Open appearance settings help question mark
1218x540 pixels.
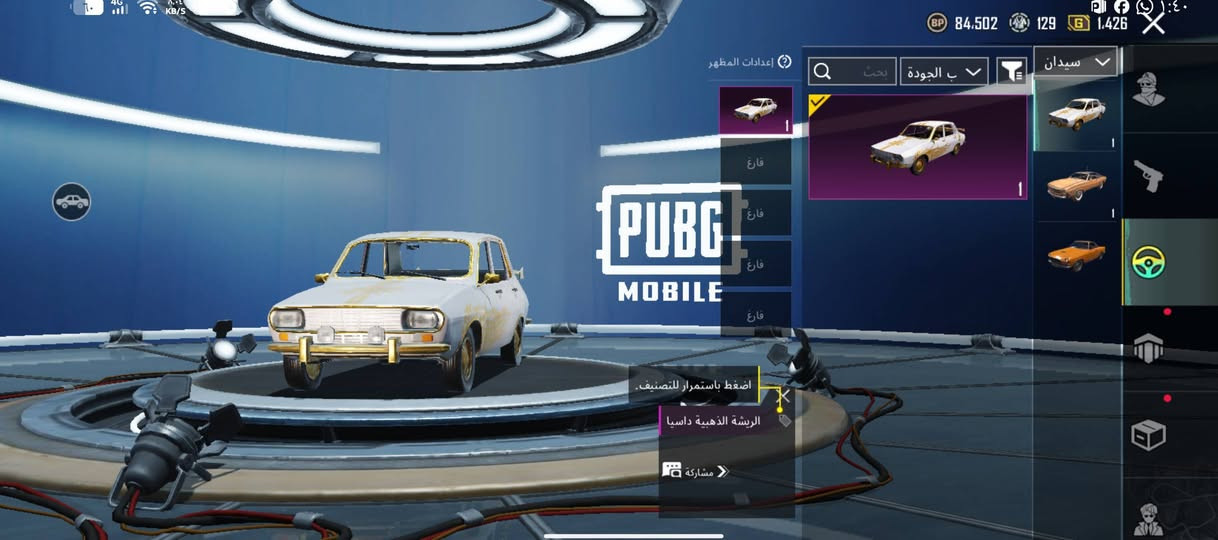784,62
